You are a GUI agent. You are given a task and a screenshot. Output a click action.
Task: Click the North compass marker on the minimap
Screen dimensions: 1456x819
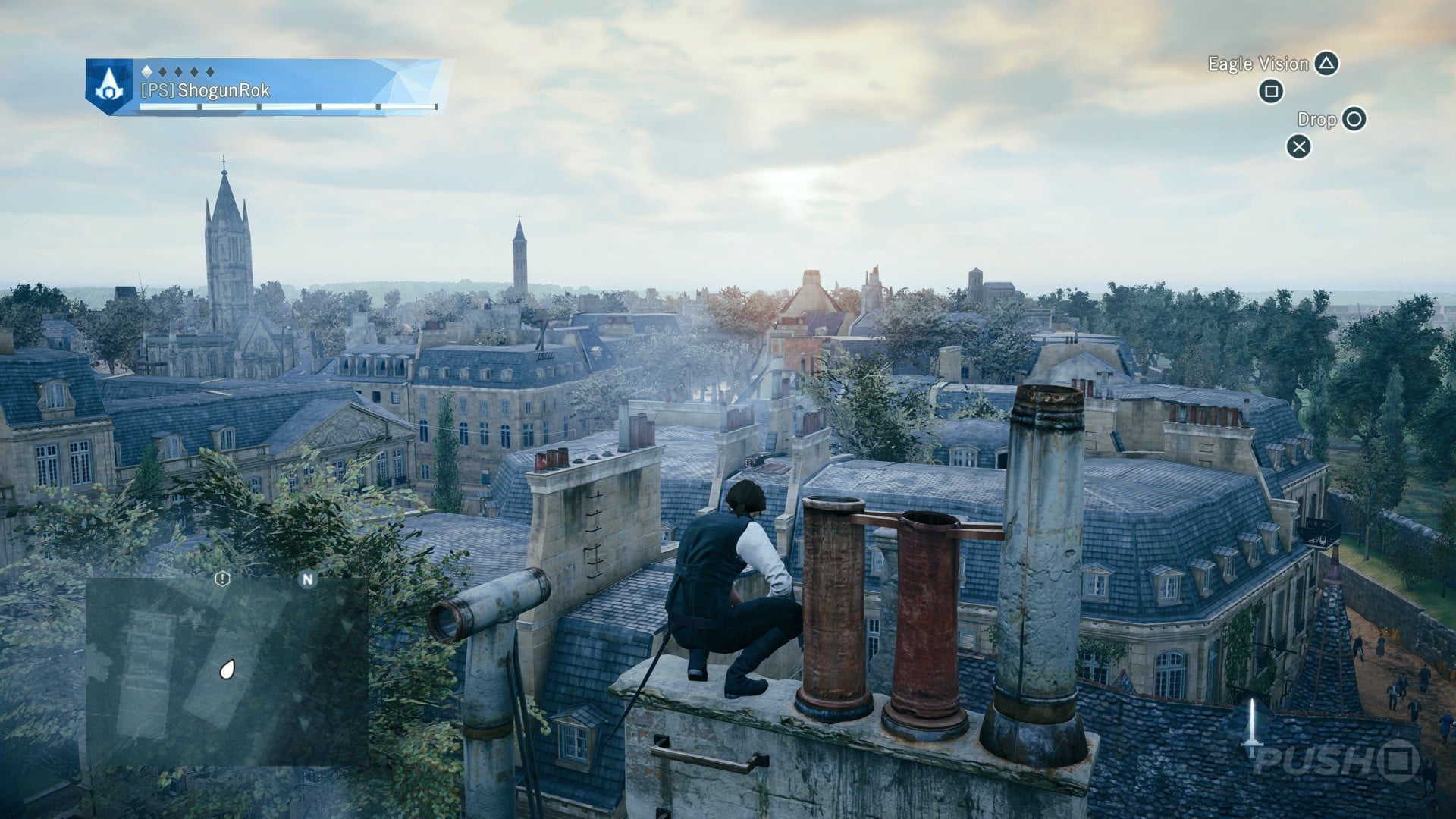(x=307, y=579)
